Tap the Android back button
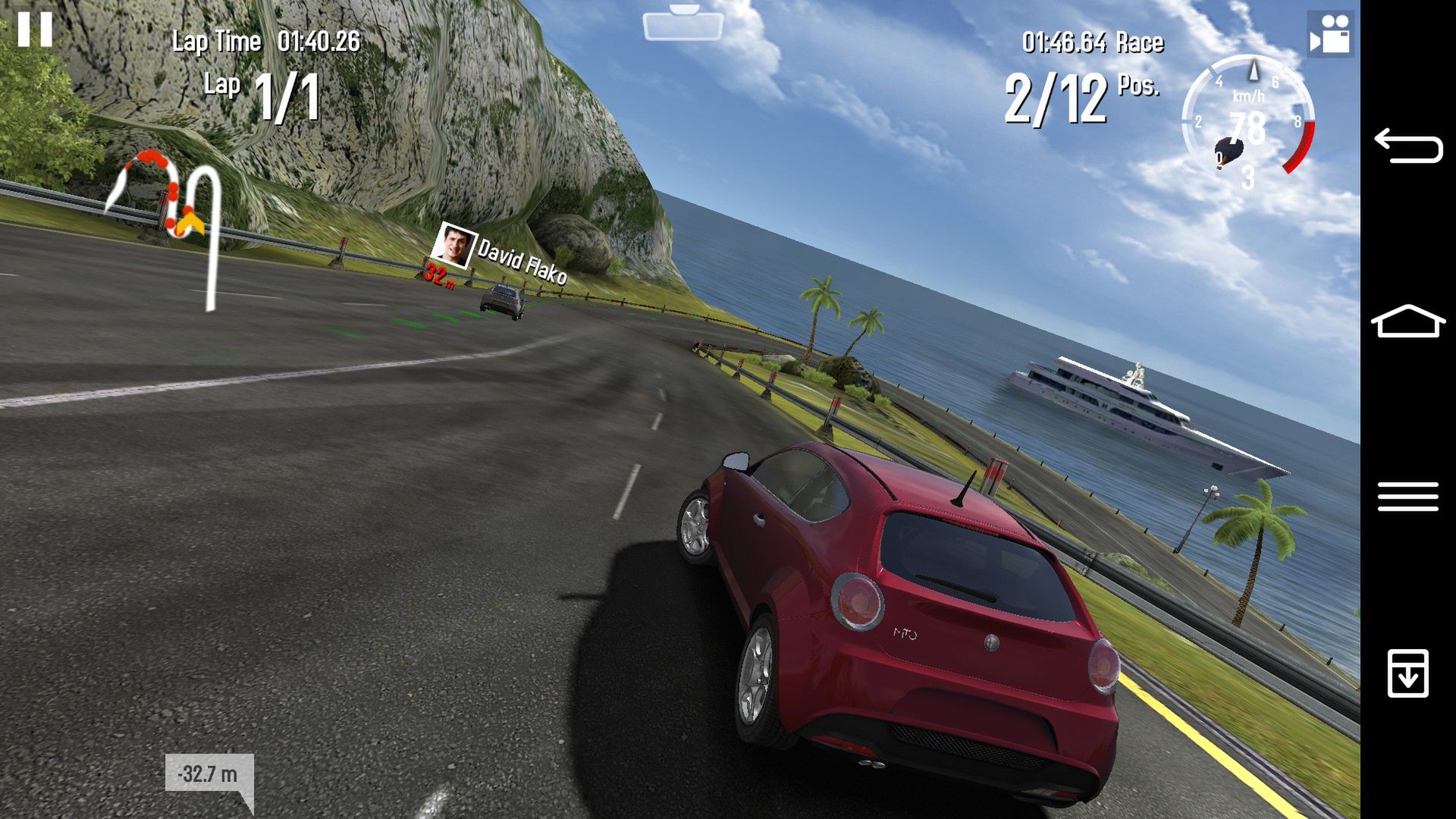 (x=1407, y=146)
